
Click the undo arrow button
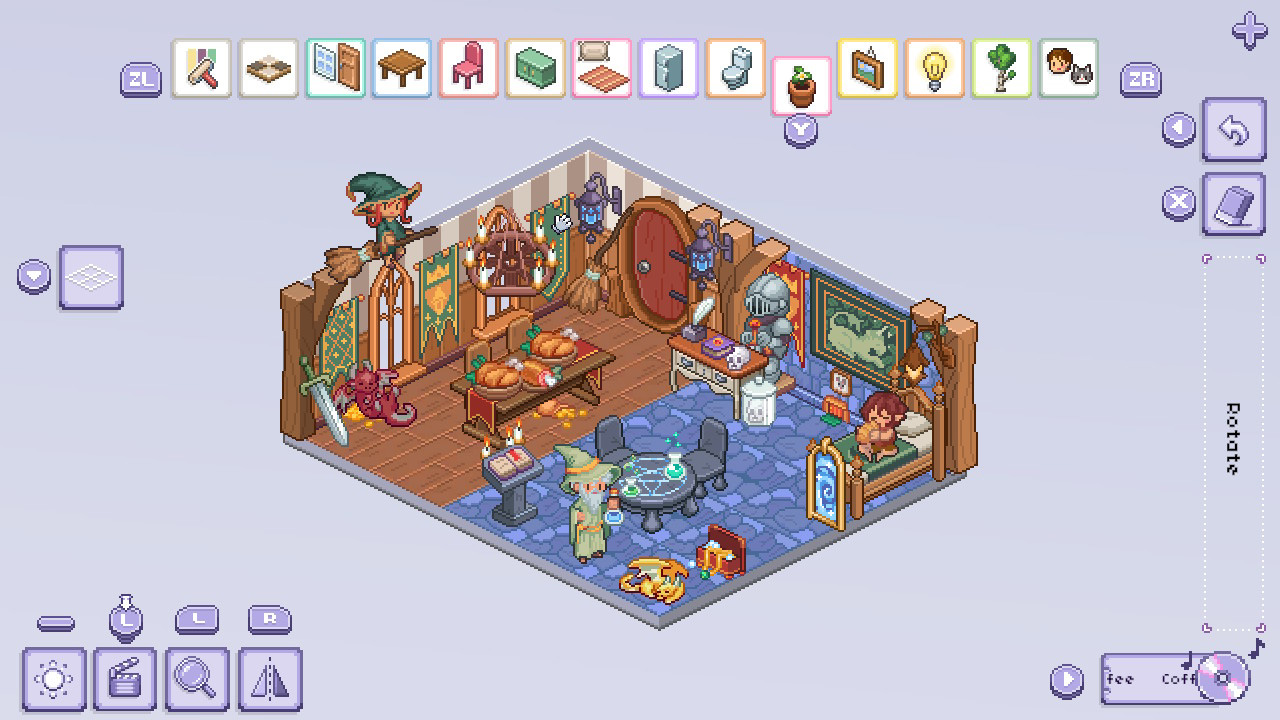click(1233, 130)
